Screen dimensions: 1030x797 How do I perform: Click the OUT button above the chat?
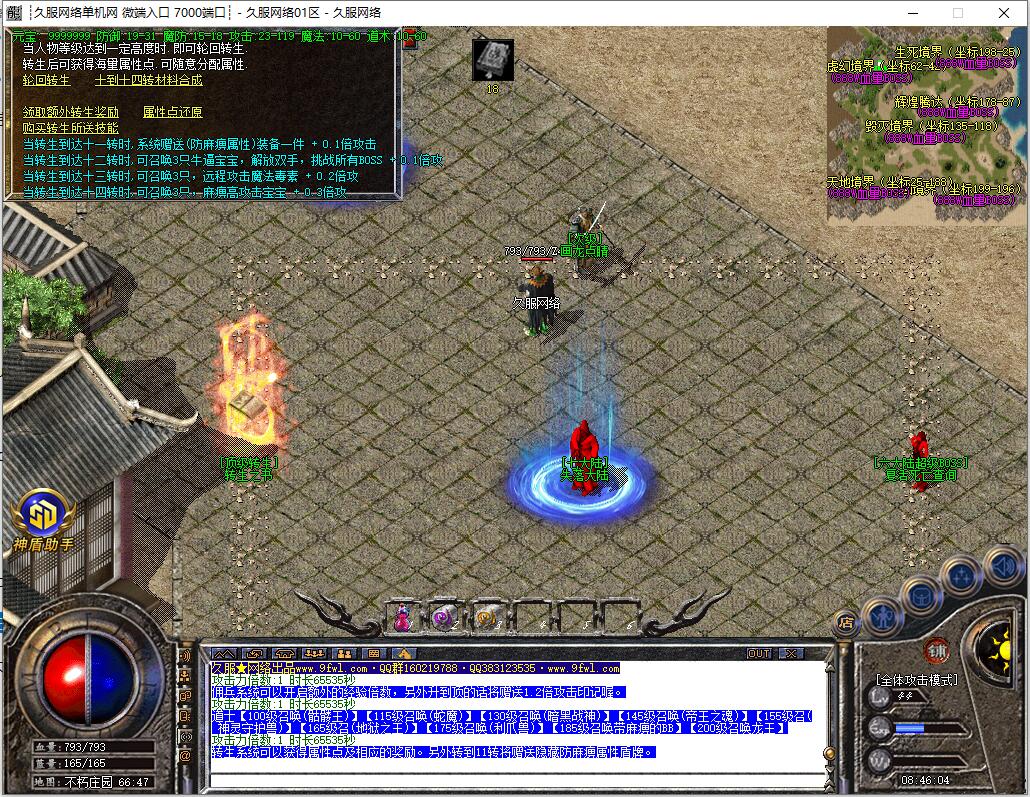(760, 653)
